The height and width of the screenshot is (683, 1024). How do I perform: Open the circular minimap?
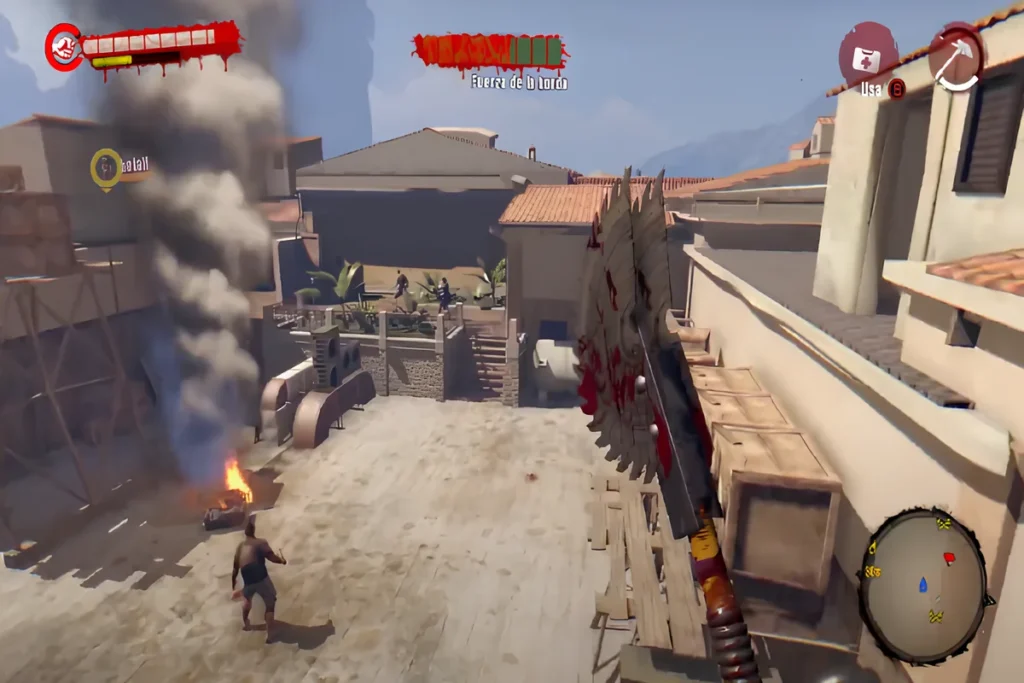coord(923,585)
